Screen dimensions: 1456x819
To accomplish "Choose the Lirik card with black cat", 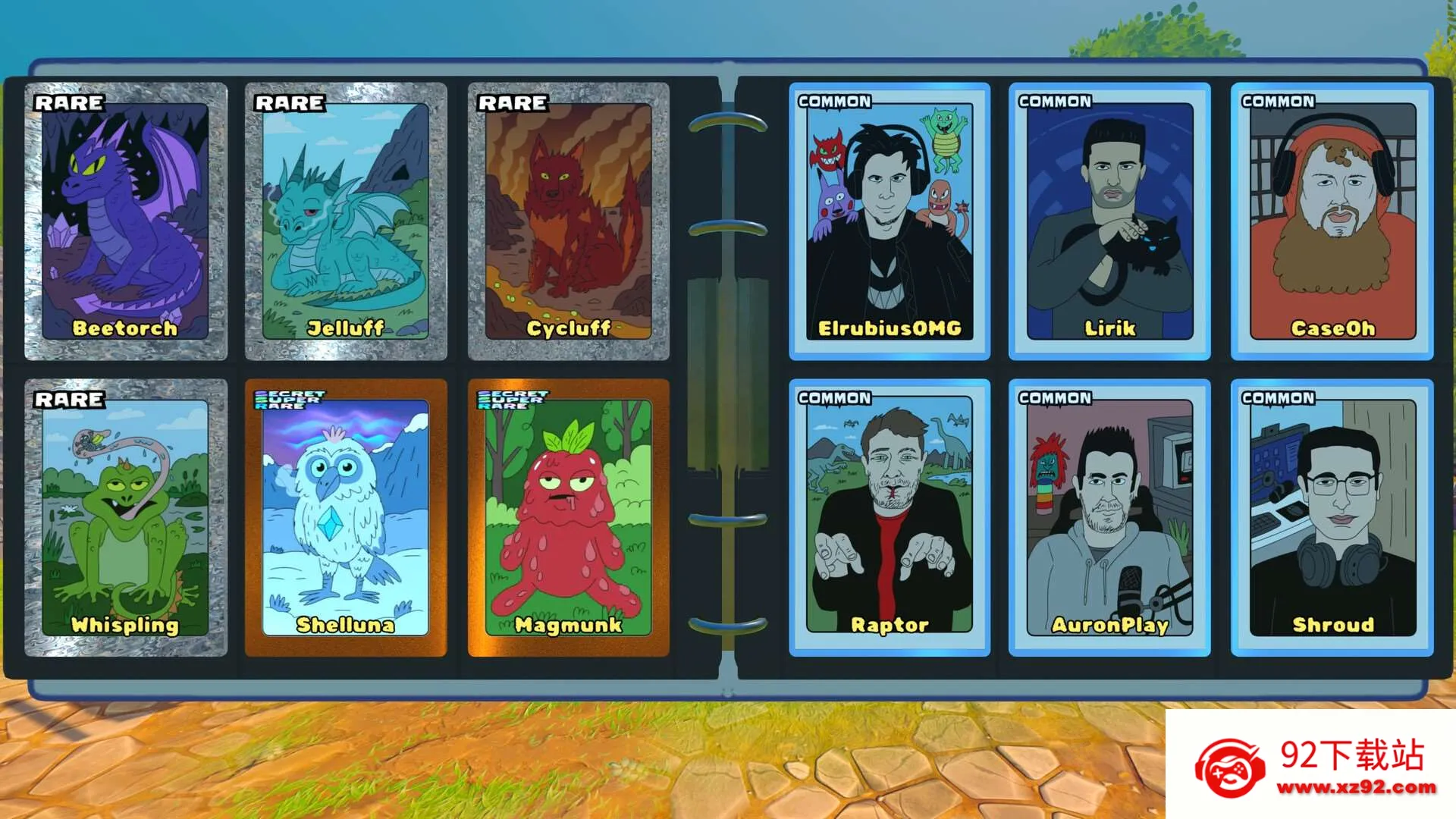I will click(x=1109, y=221).
